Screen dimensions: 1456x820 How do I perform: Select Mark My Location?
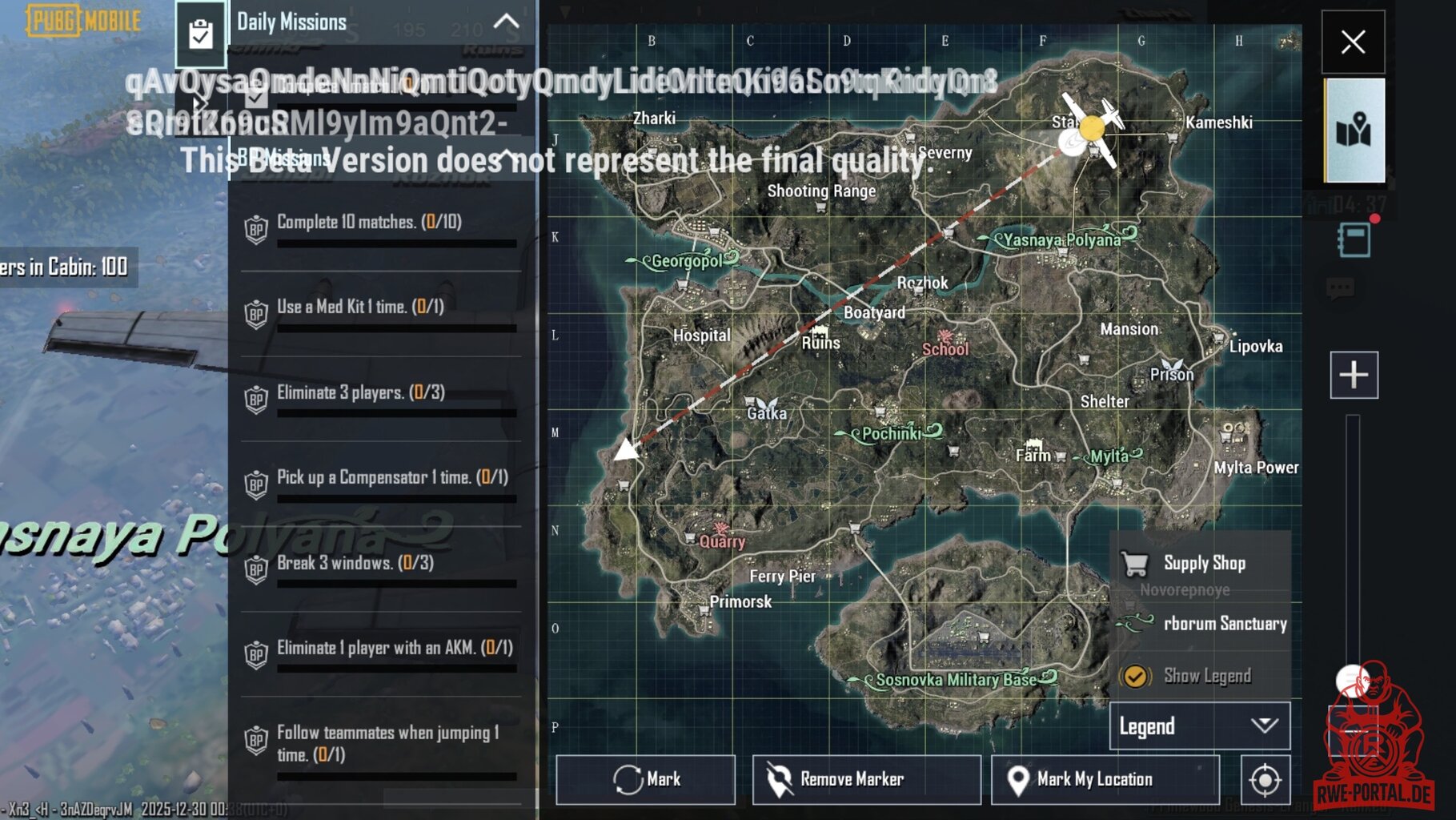1105,779
